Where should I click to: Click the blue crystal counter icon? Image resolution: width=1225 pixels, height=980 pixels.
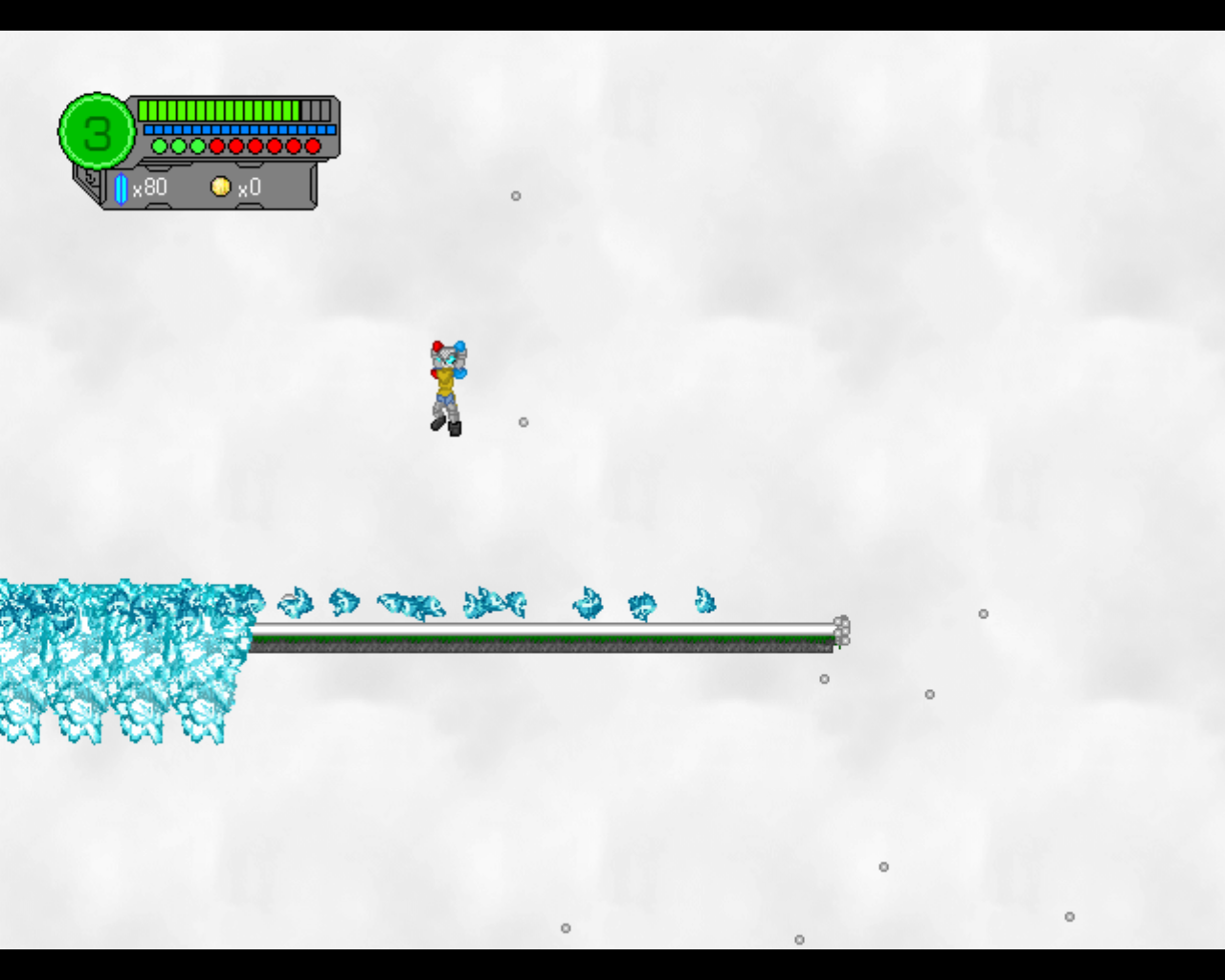(119, 188)
